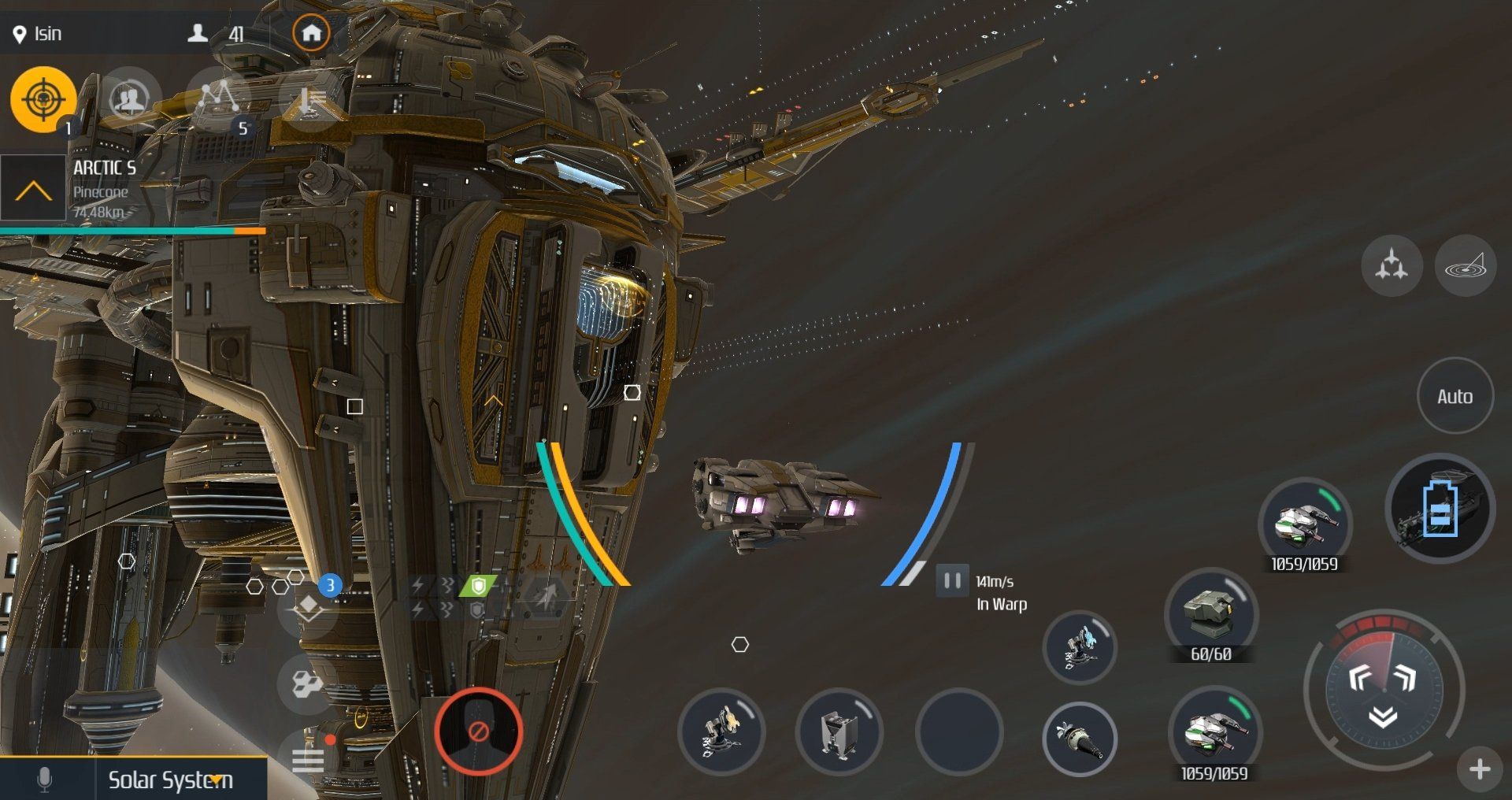Activate the module showing 60/60
The height and width of the screenshot is (800, 1512).
click(x=1210, y=616)
